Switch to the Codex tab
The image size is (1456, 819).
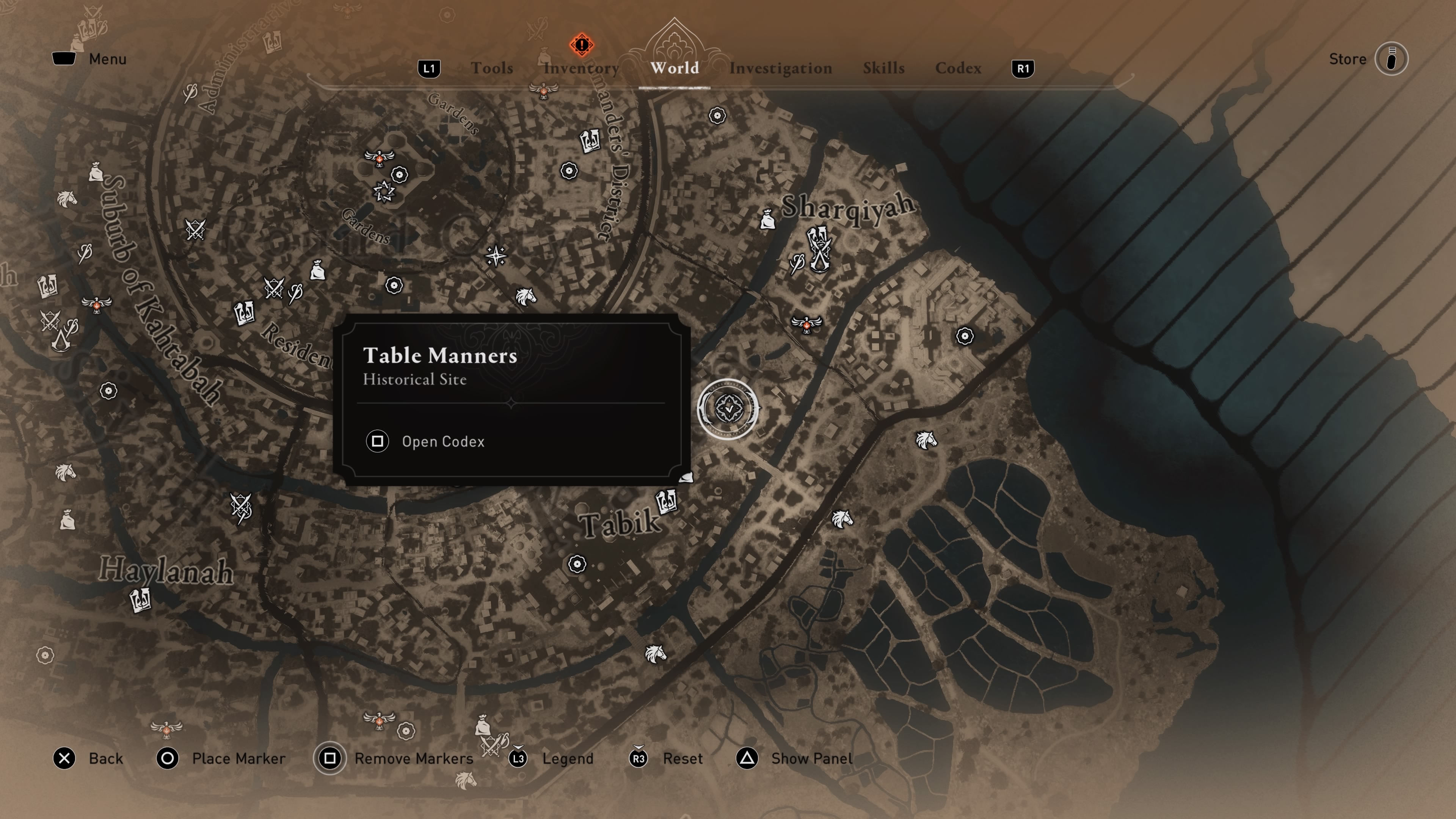[958, 68]
